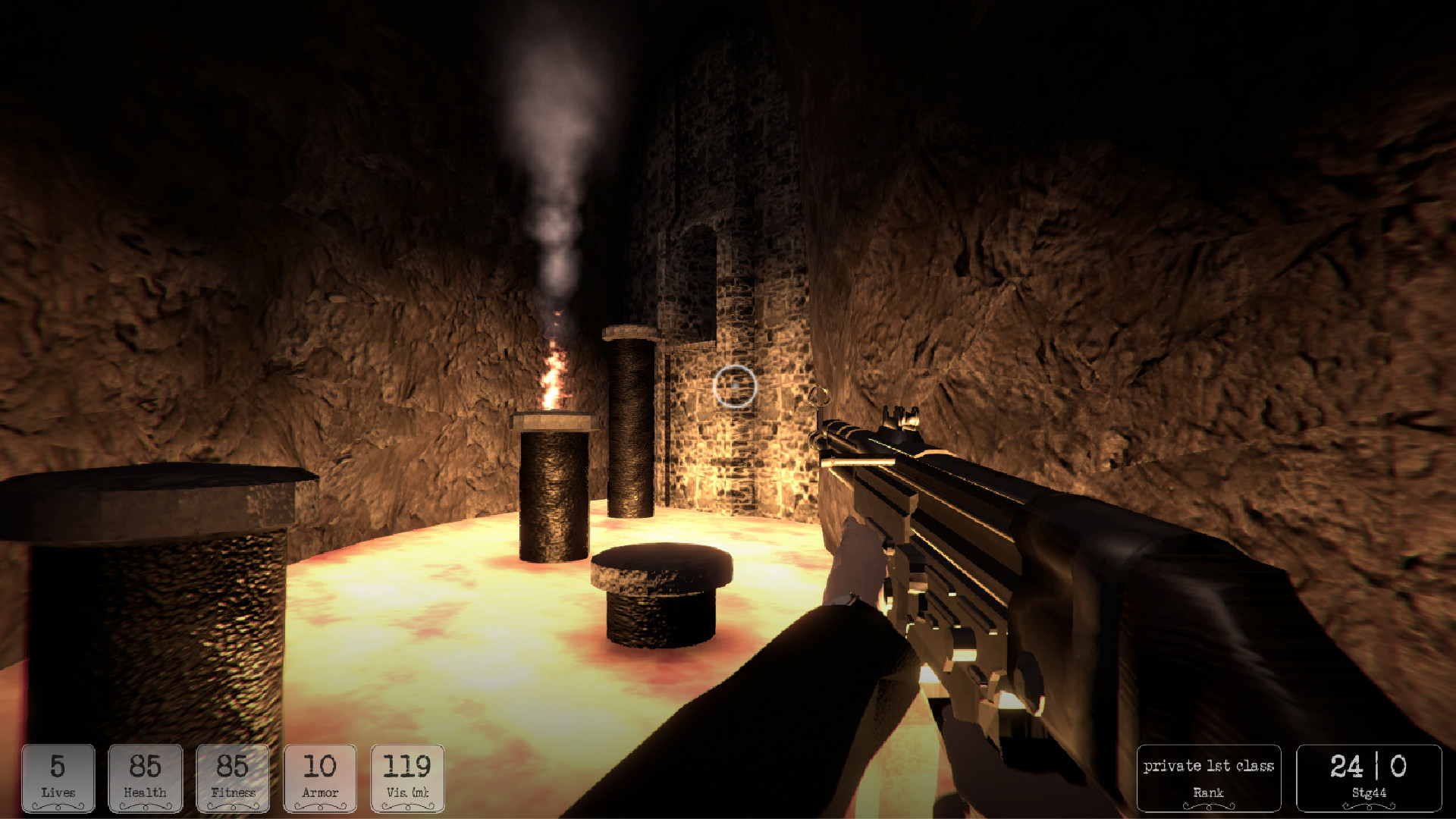Screen dimensions: 1456x819
Task: Click the private 1st class Rank panel
Action: [x=1210, y=776]
